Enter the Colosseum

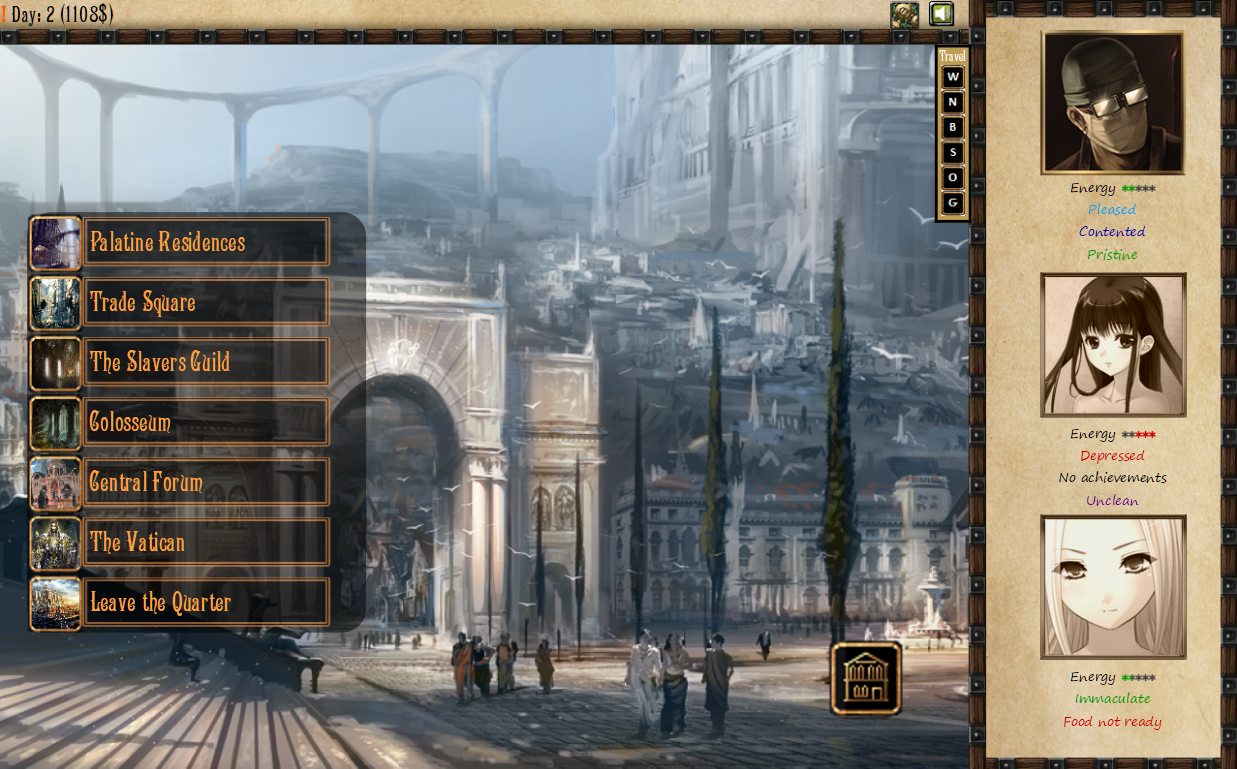pos(206,422)
